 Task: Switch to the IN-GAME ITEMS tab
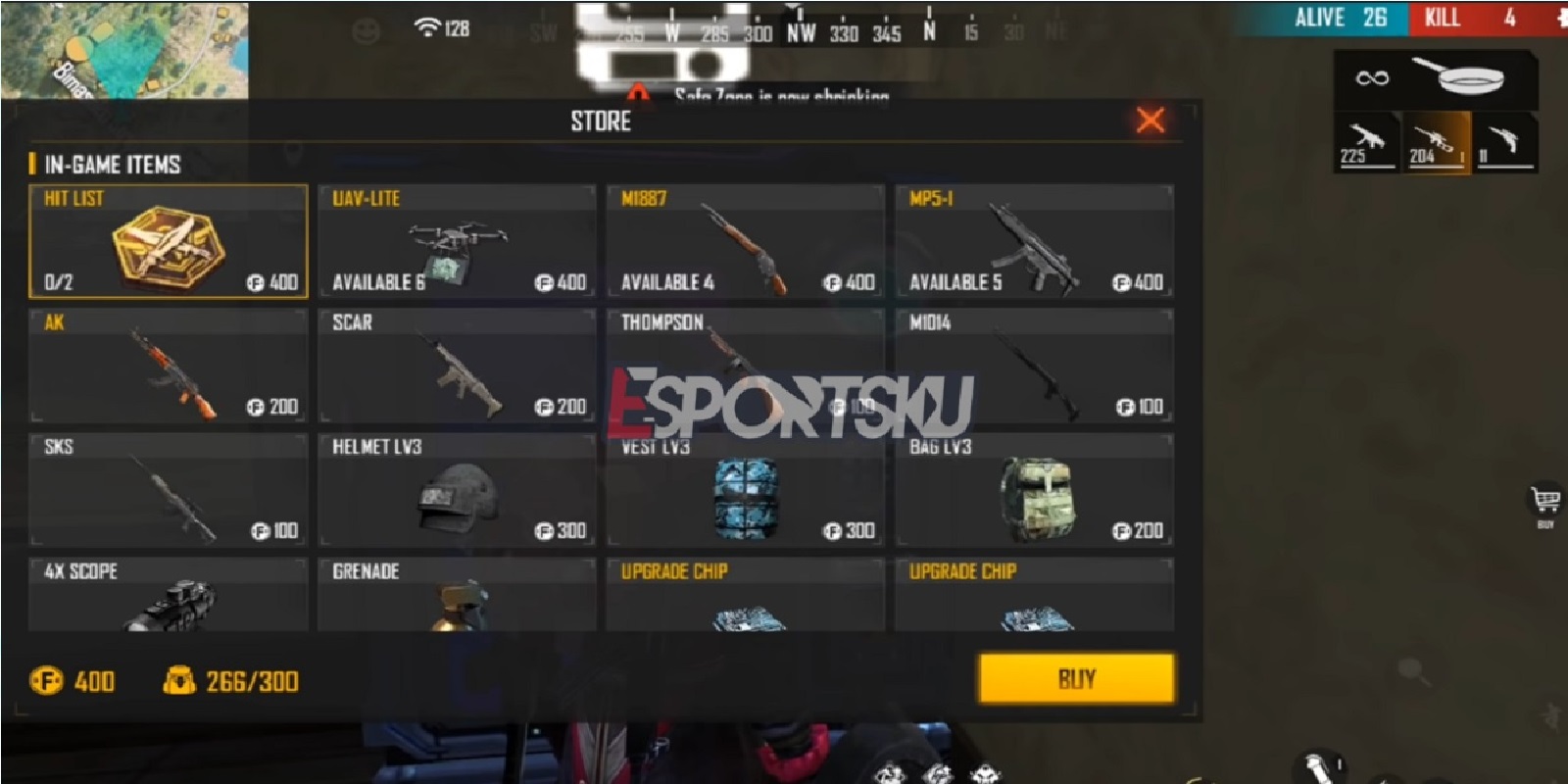click(x=108, y=164)
